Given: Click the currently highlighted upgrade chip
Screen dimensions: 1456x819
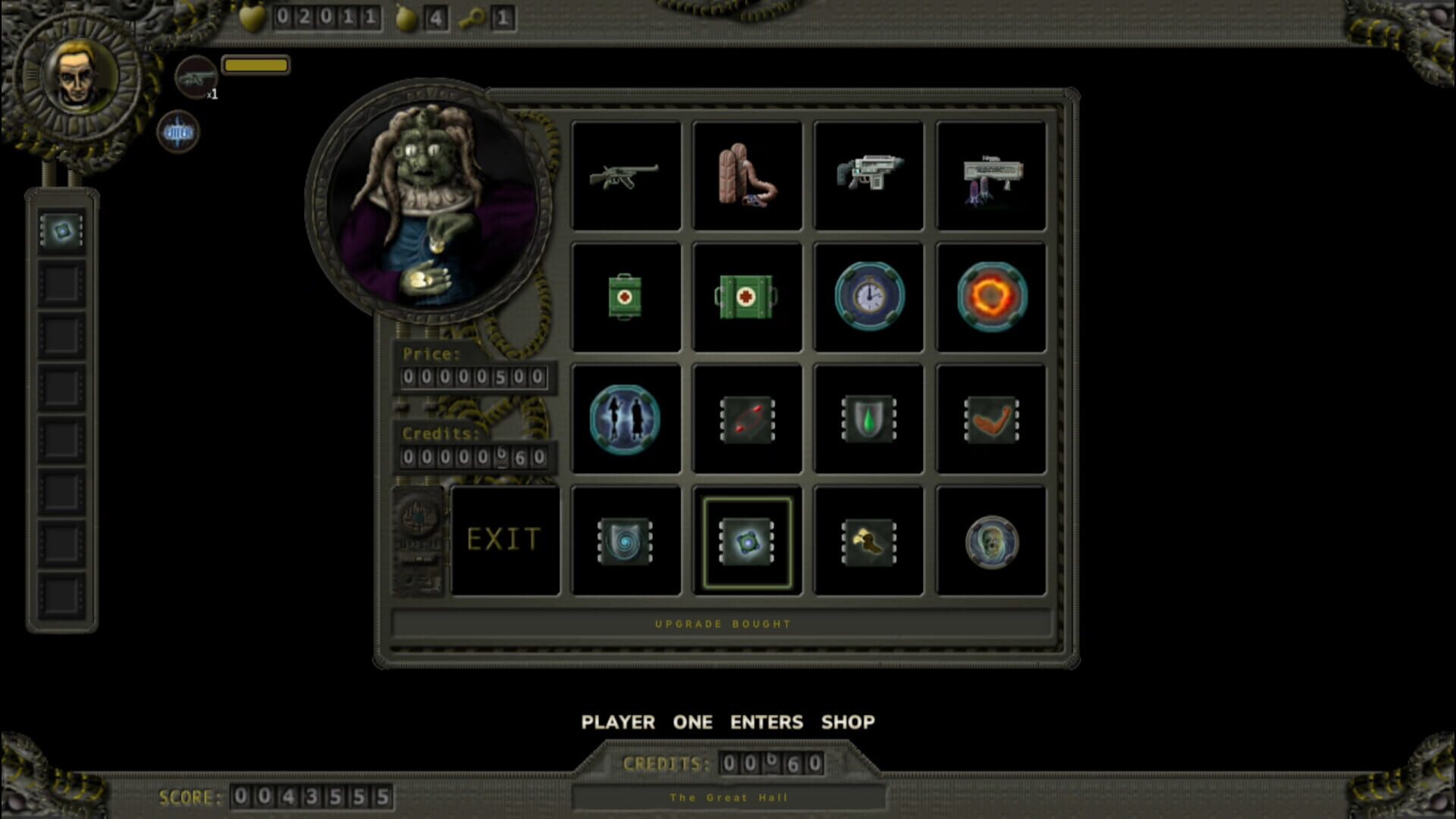Looking at the screenshot, I should [747, 540].
